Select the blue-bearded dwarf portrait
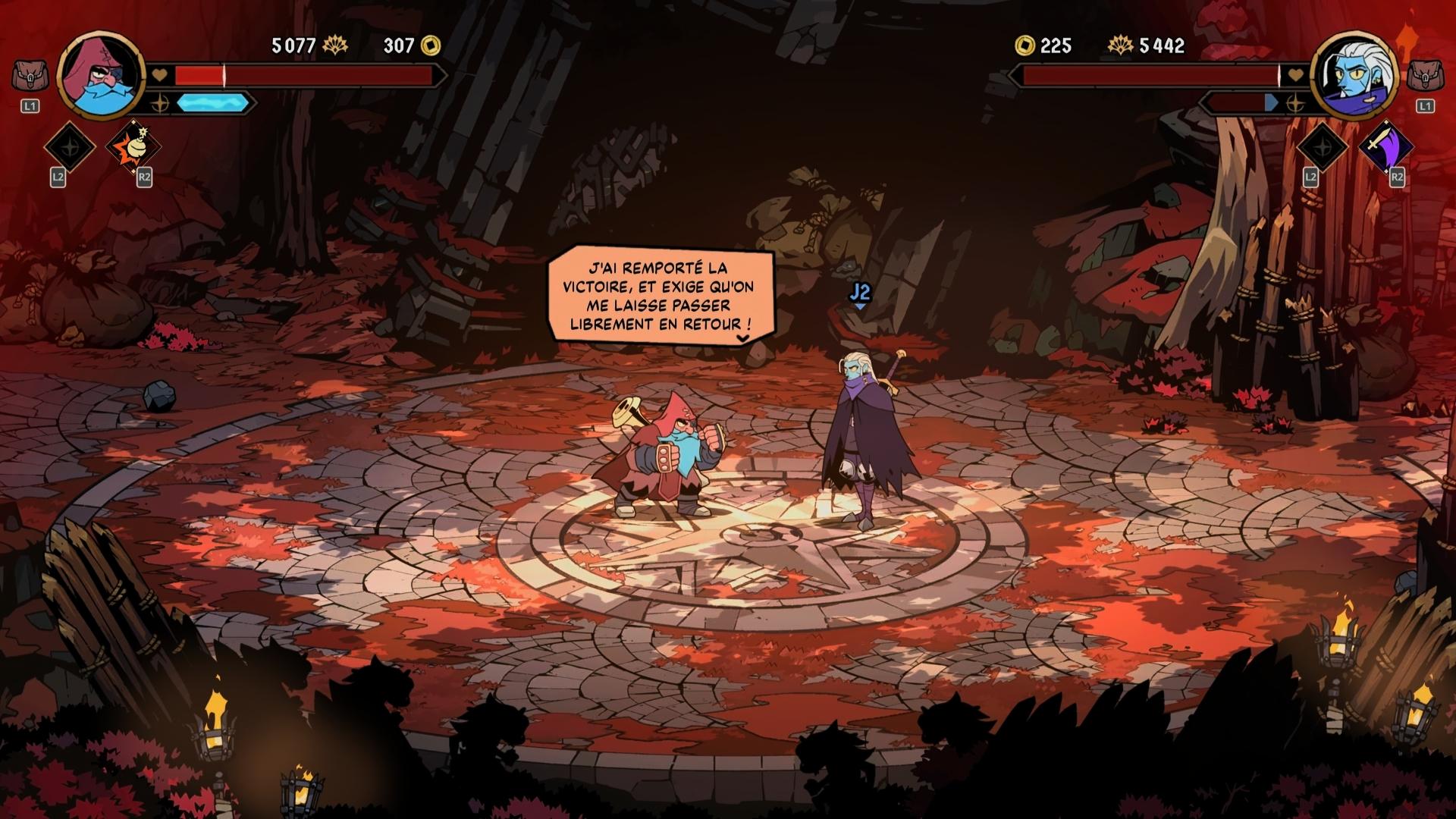Screen dimensions: 1456x819 (x=101, y=74)
